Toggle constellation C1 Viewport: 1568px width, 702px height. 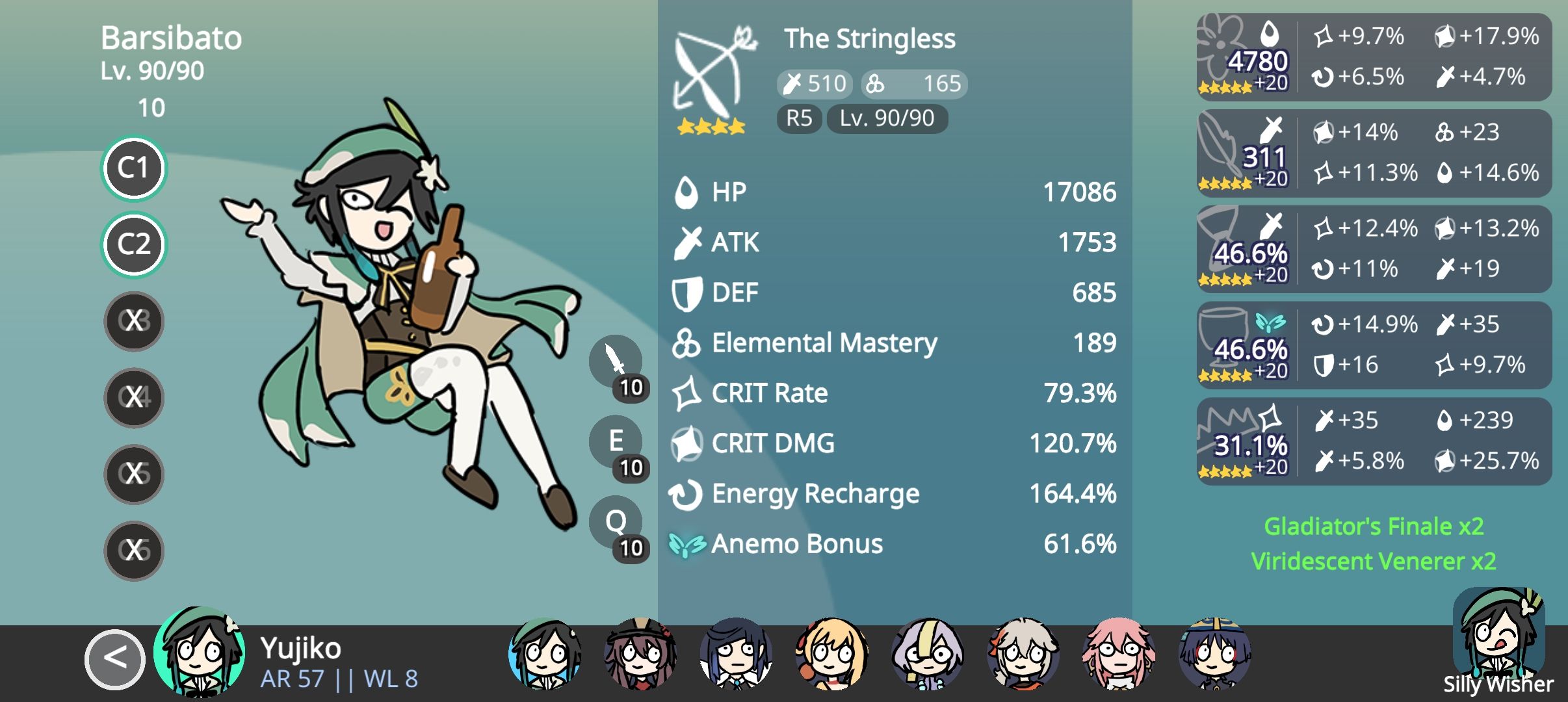133,168
